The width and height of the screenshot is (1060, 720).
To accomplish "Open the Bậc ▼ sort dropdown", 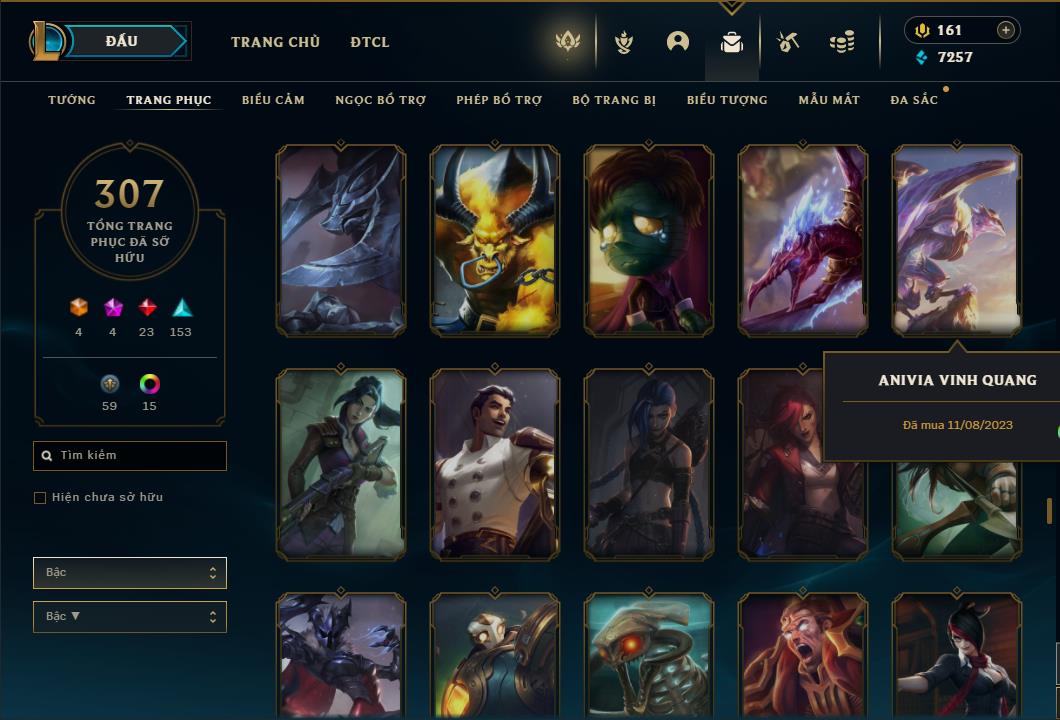I will pos(130,617).
